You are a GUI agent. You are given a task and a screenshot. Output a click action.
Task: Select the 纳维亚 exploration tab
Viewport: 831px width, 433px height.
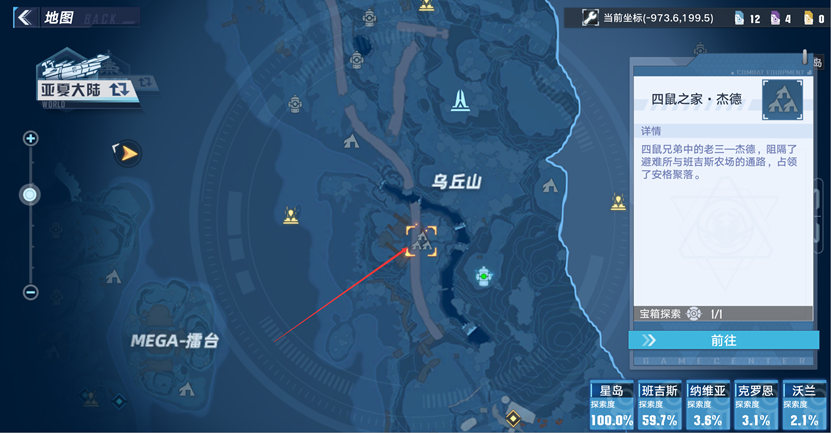tap(708, 405)
